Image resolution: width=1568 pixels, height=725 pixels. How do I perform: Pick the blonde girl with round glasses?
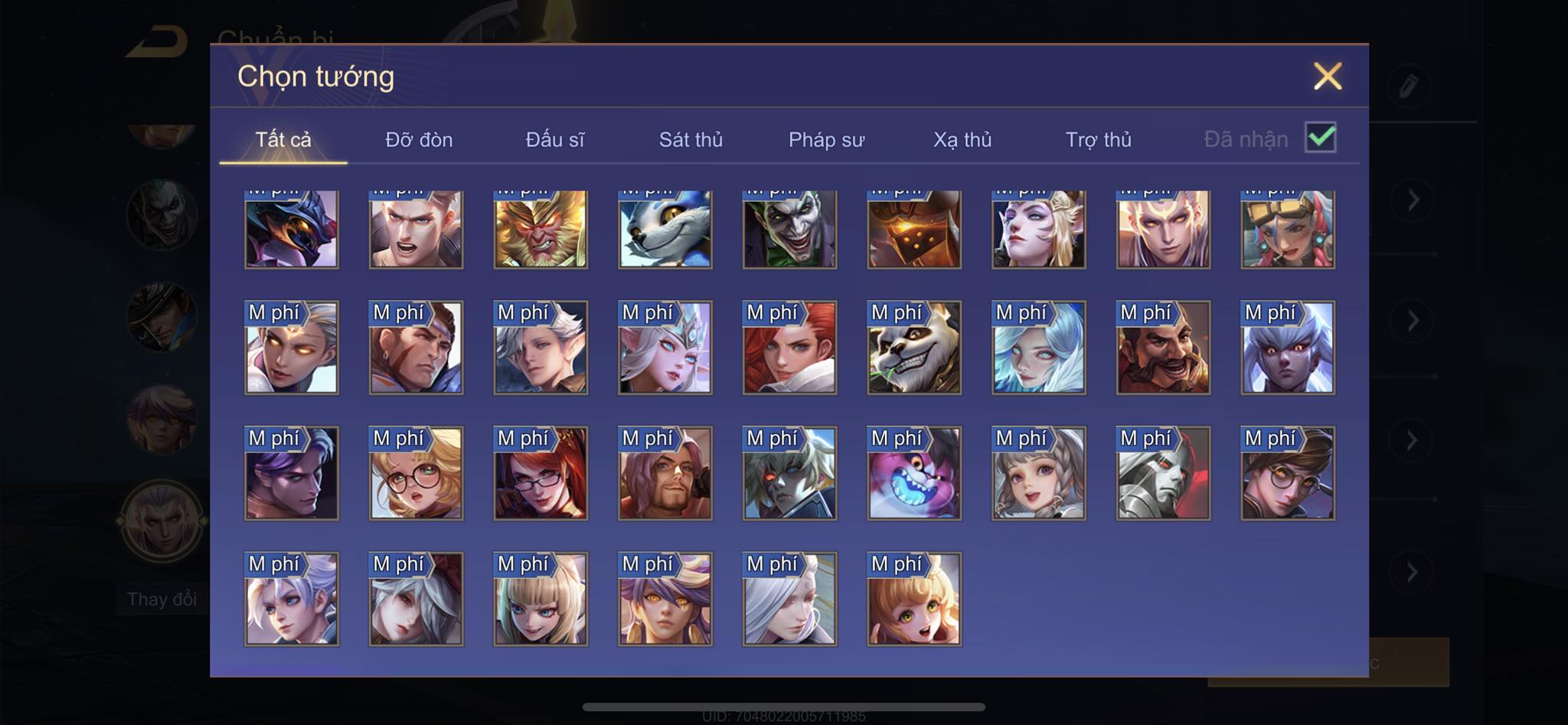point(416,473)
